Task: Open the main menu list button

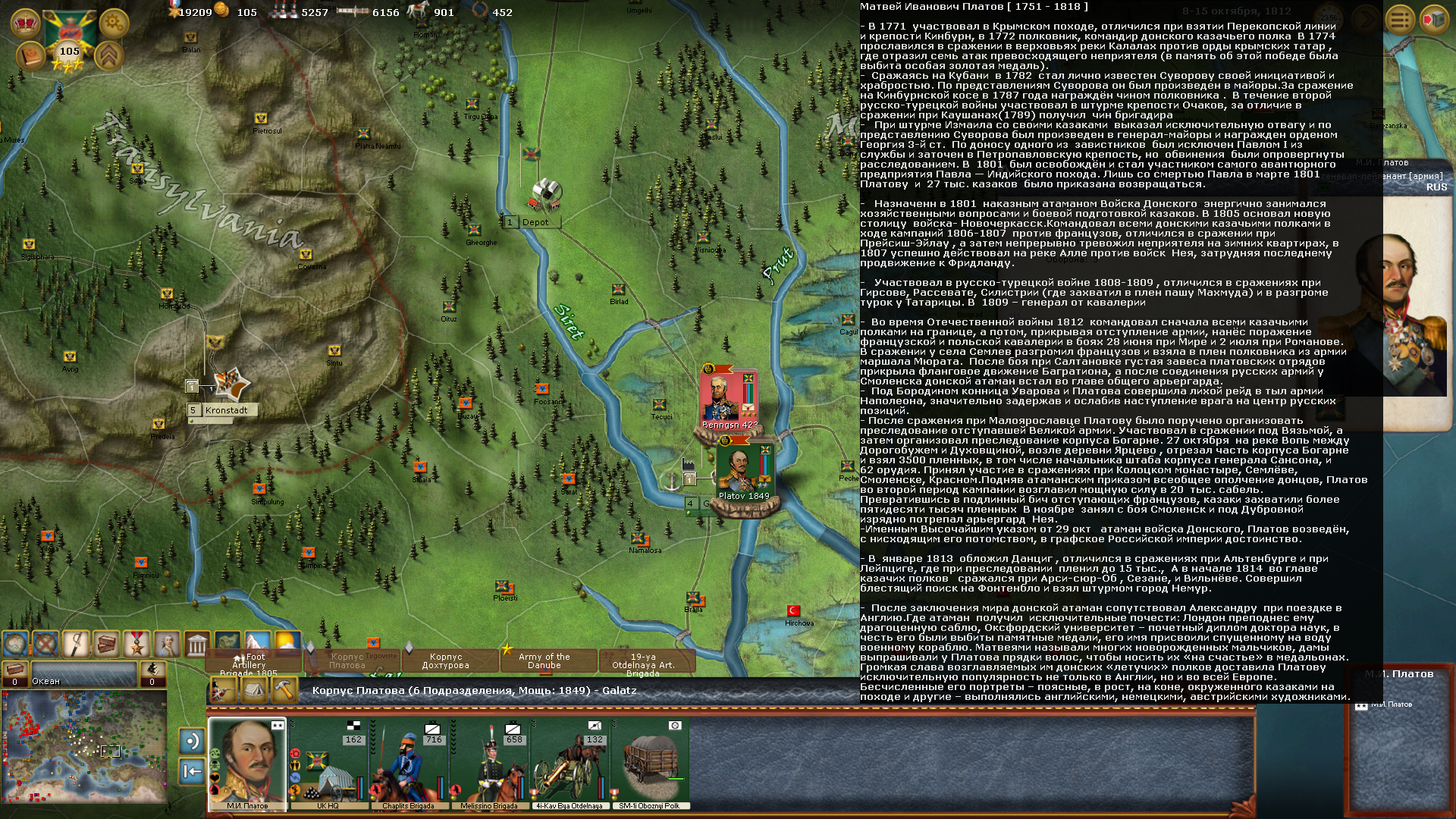Action: 1400,20
